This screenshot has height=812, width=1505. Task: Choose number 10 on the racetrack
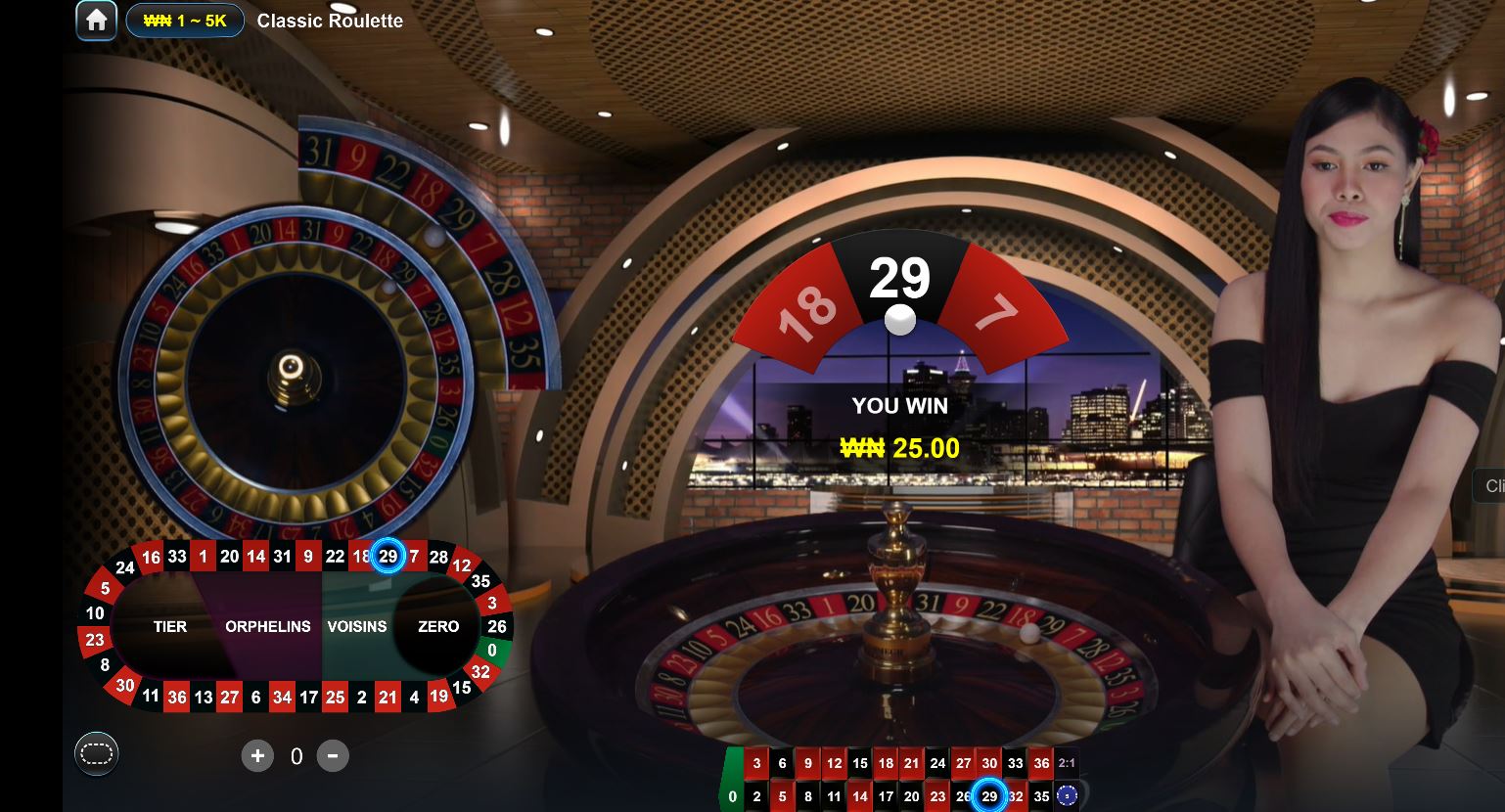pyautogui.click(x=95, y=613)
